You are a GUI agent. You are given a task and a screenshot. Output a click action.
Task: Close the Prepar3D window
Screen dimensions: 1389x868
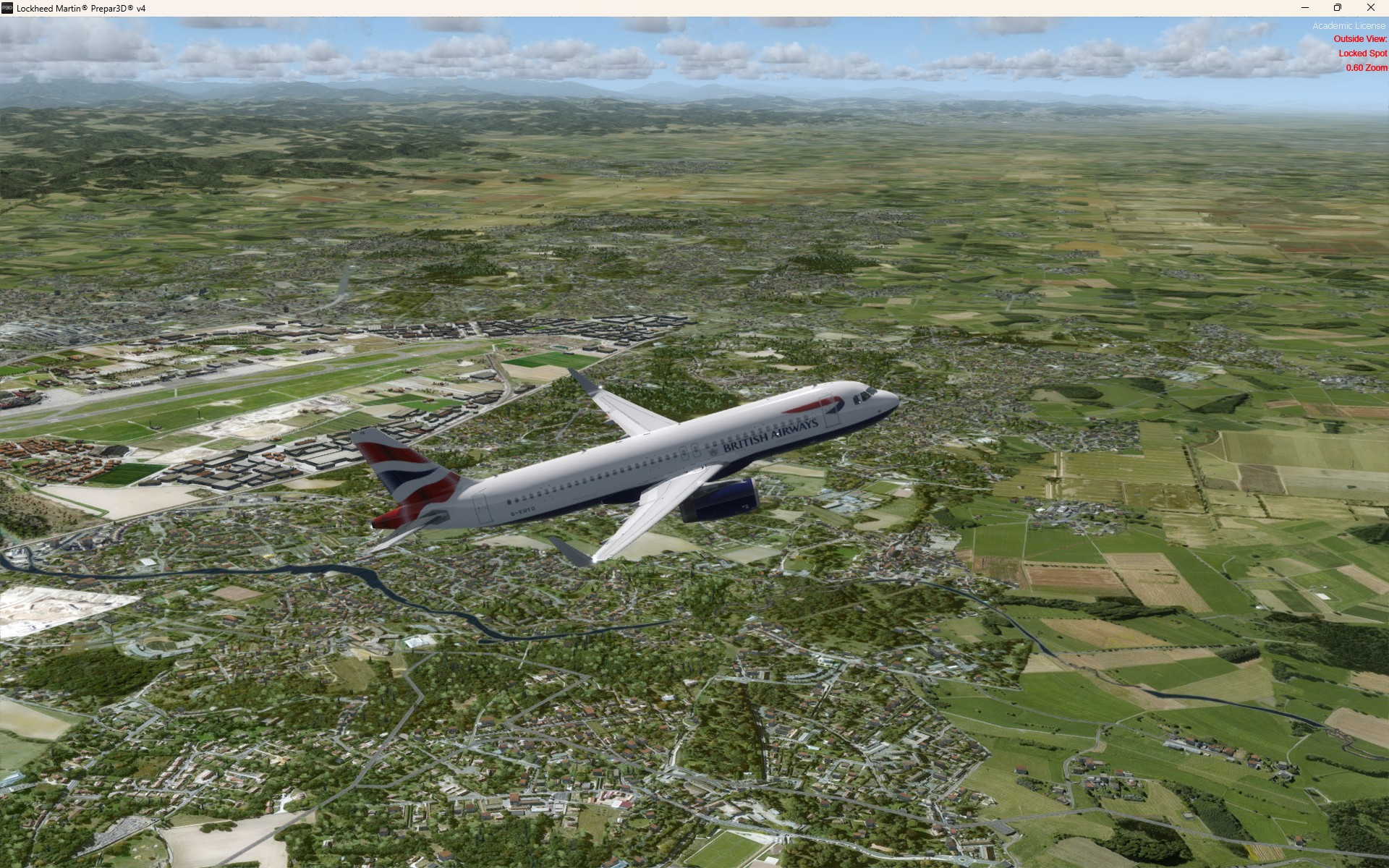click(x=1370, y=8)
